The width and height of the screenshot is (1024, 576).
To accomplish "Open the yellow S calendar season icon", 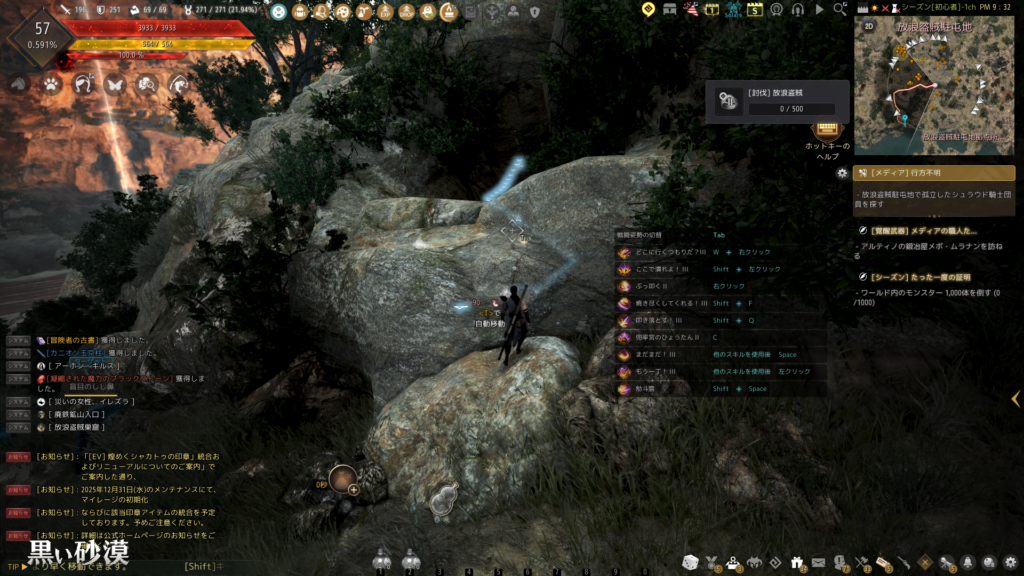I will pyautogui.click(x=755, y=10).
